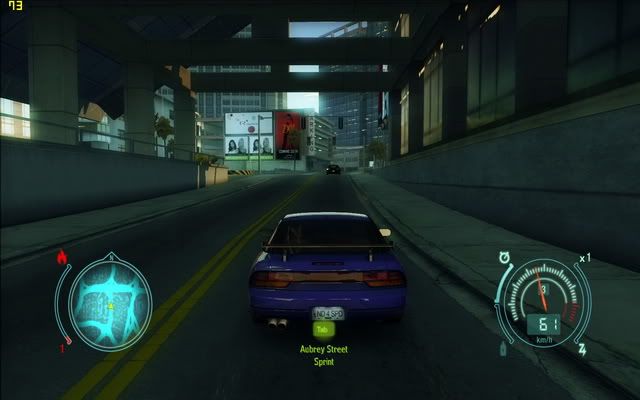Activate the speedbreaker stopwatch icon
This screenshot has height=400, width=640.
click(506, 257)
